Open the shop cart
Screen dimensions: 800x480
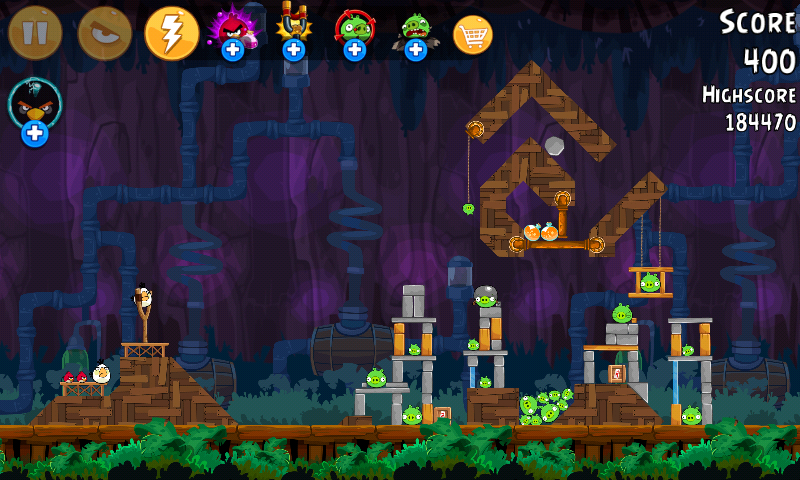(473, 35)
